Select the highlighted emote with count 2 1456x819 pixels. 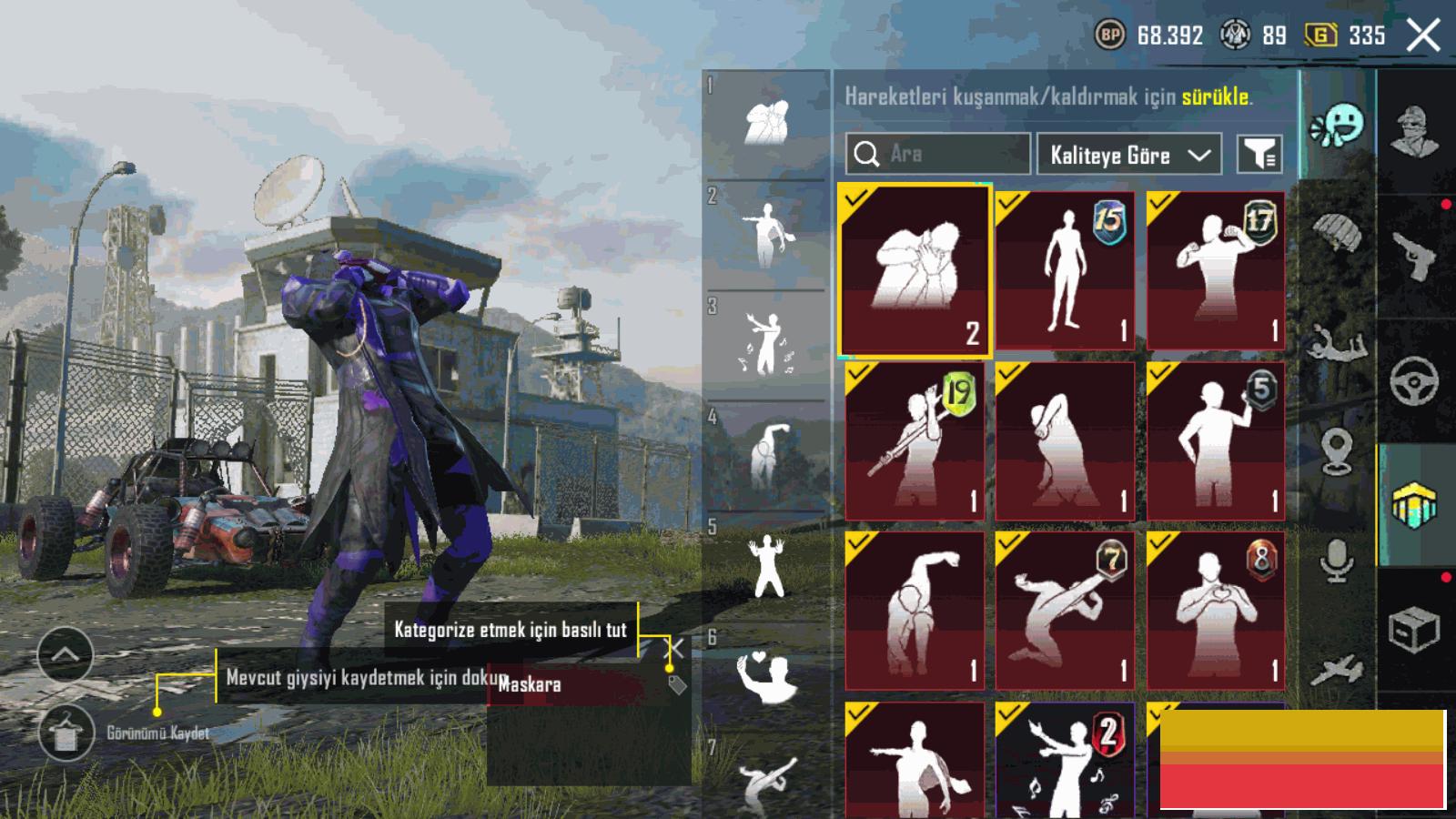[914, 270]
